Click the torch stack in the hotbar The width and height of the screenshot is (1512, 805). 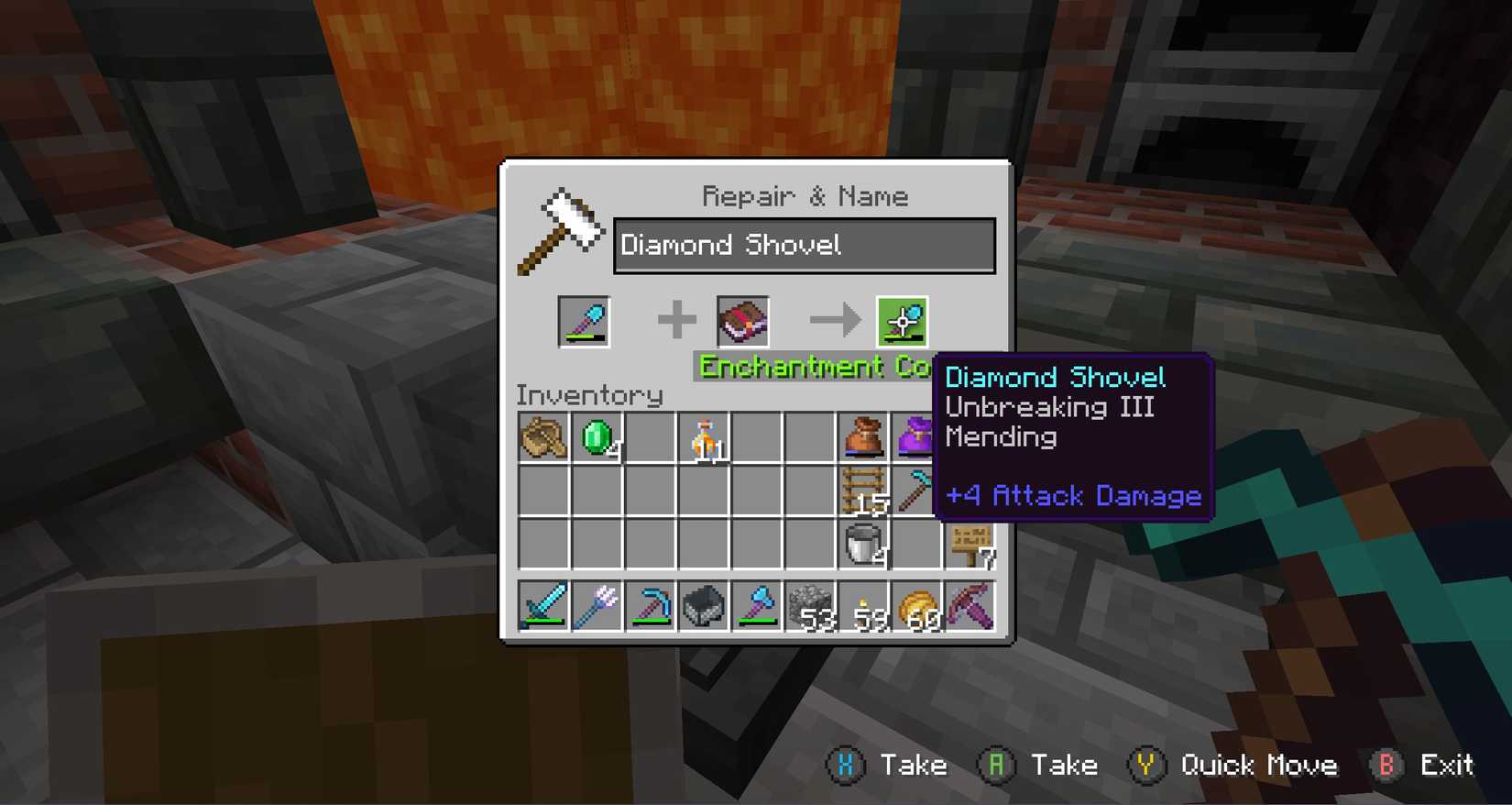863,605
